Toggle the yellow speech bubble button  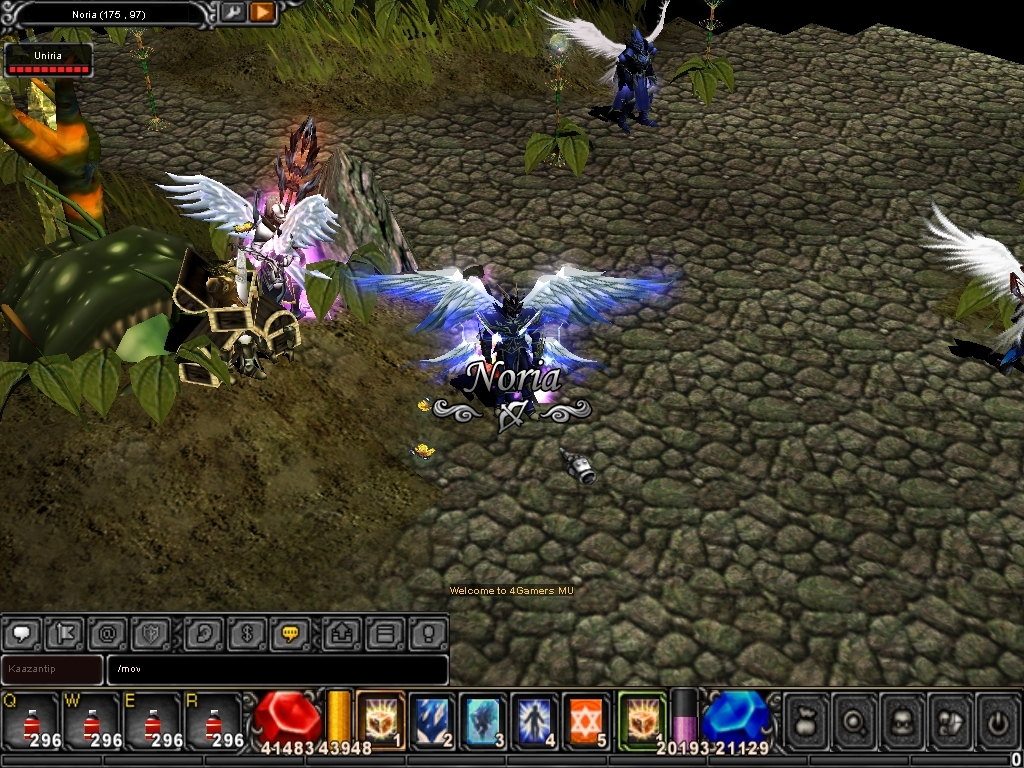[x=290, y=633]
